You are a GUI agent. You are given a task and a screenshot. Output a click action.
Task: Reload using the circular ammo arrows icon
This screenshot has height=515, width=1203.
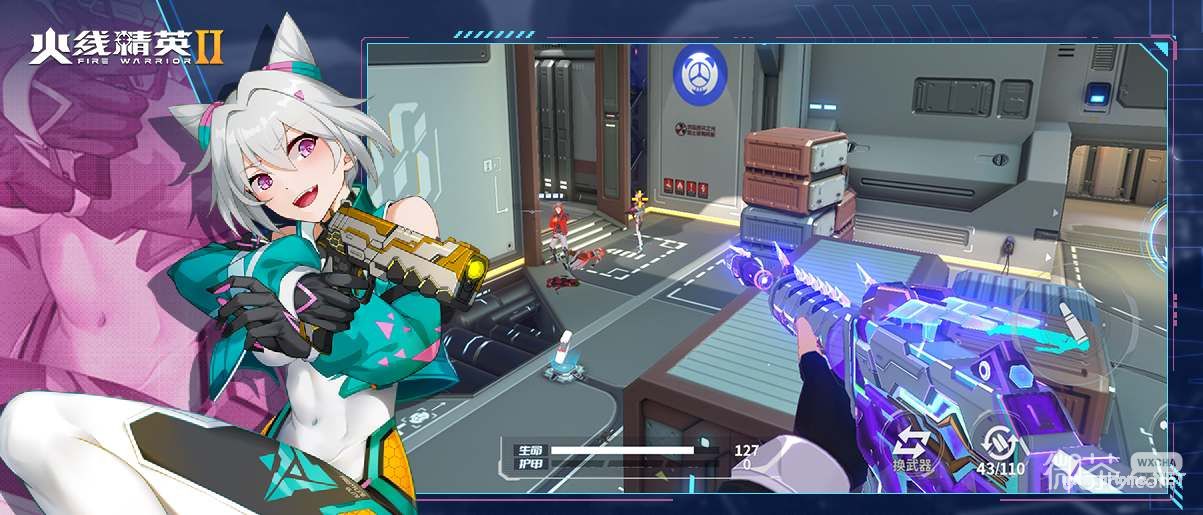click(1001, 443)
